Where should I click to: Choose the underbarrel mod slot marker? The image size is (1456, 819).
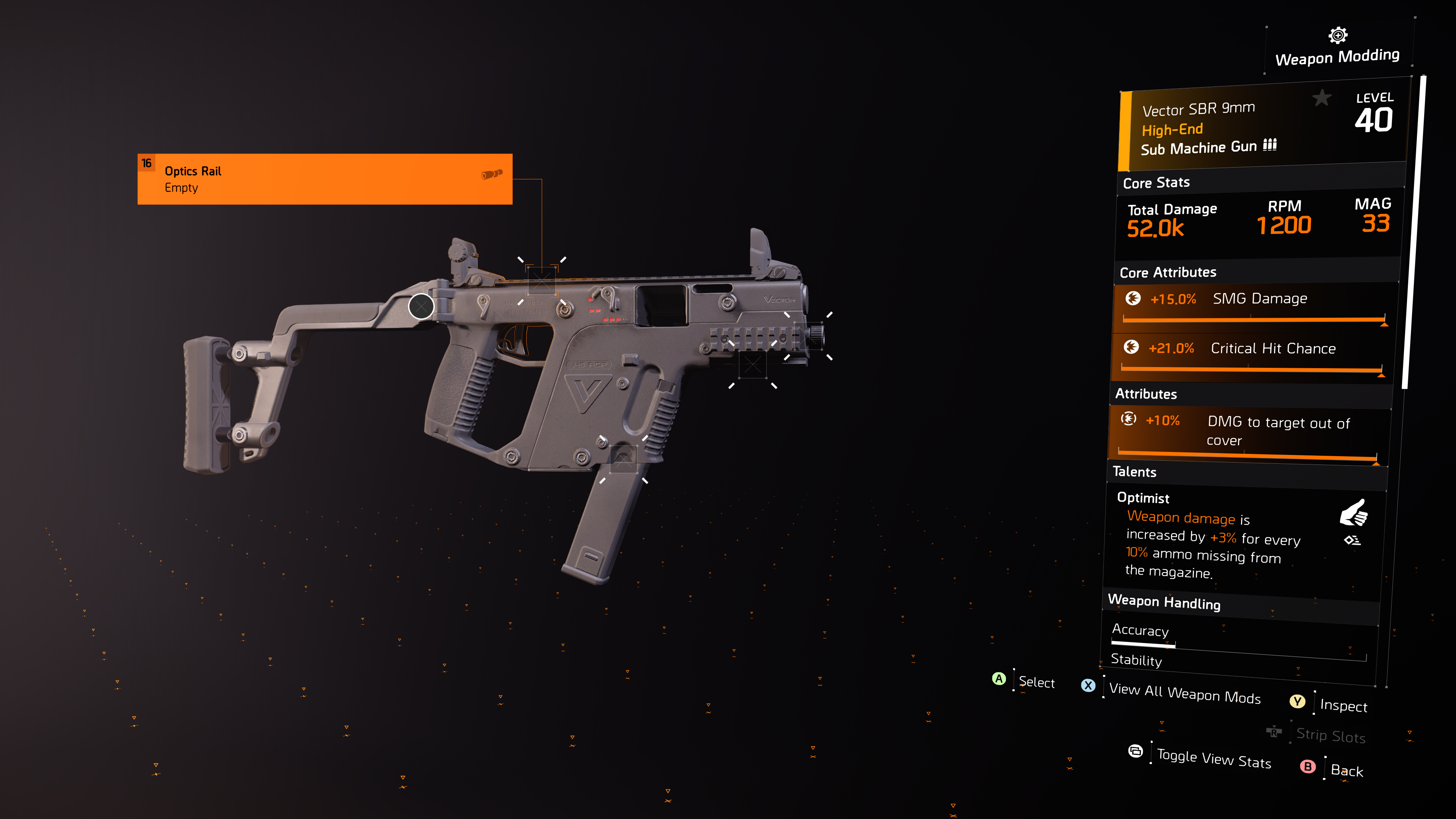752,364
